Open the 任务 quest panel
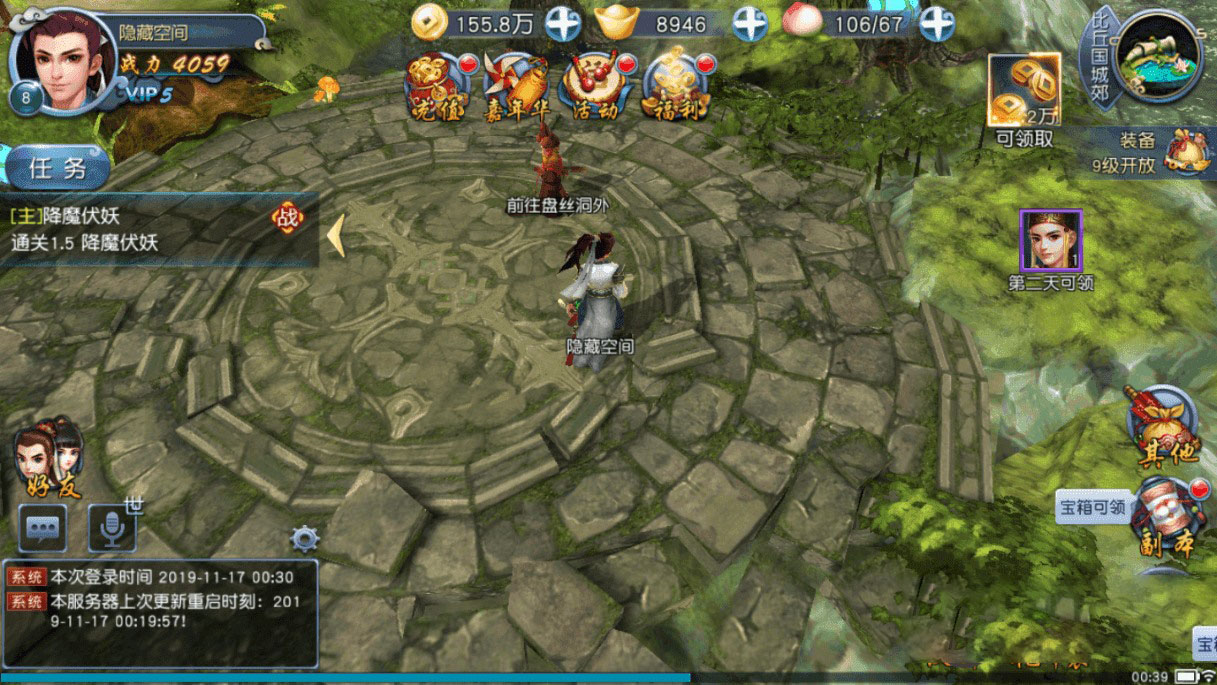The height and width of the screenshot is (685, 1217). pos(57,168)
